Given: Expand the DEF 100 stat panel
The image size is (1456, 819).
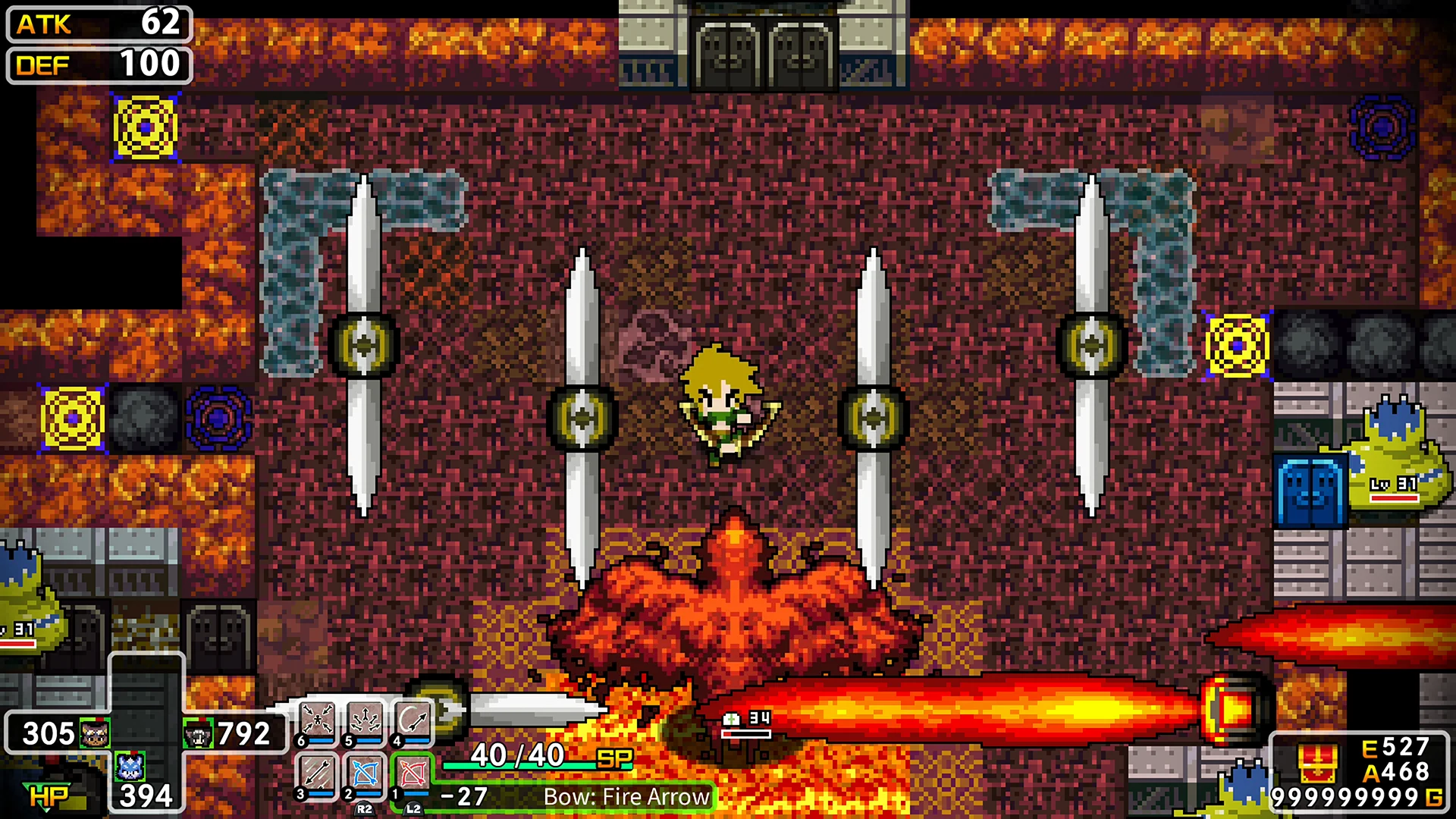Looking at the screenshot, I should 97,66.
